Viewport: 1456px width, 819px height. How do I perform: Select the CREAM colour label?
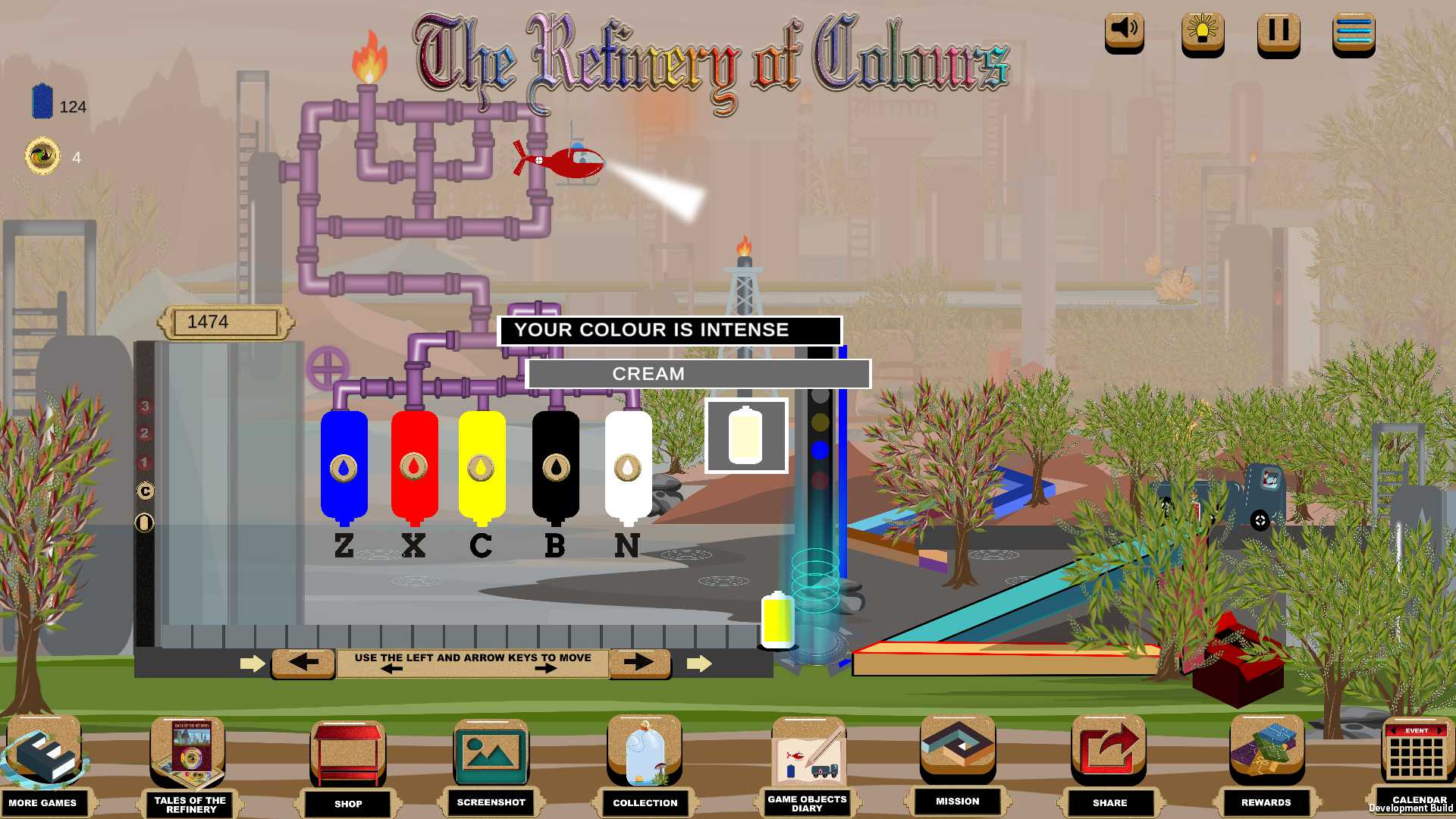pos(699,373)
